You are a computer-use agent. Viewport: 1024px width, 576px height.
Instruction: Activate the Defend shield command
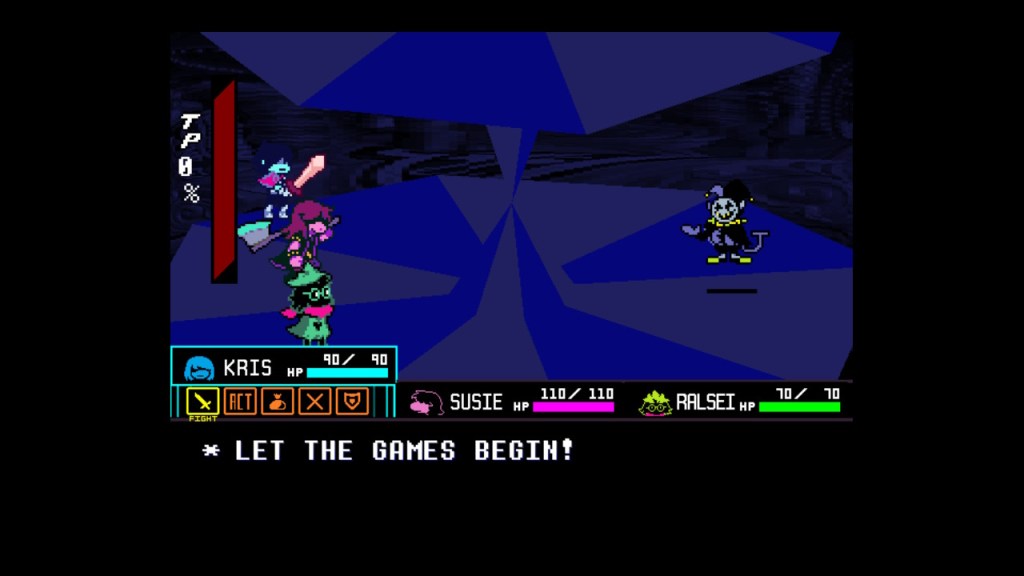point(351,401)
